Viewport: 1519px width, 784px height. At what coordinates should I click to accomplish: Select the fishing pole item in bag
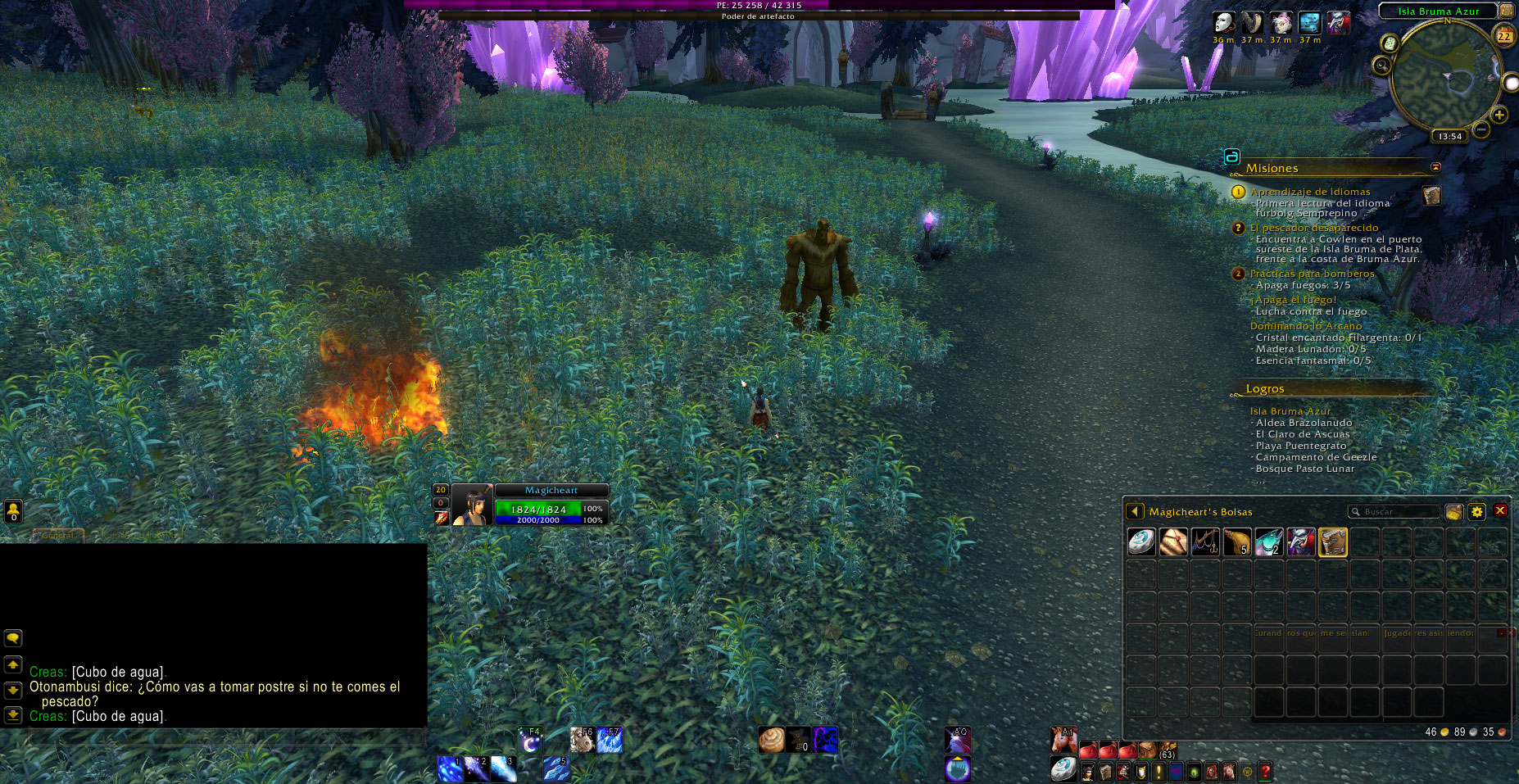pos(1205,542)
